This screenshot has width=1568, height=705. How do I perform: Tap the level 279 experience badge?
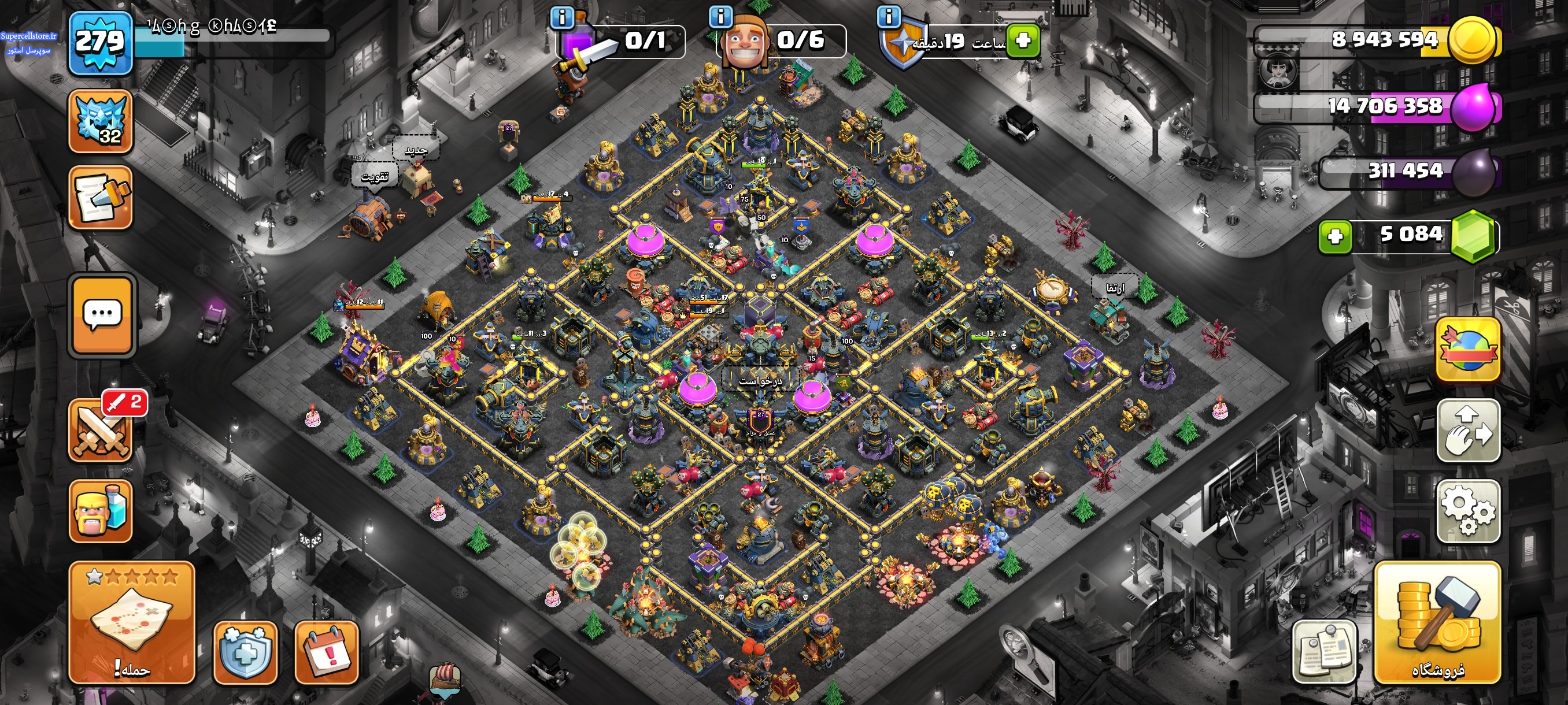[101, 43]
